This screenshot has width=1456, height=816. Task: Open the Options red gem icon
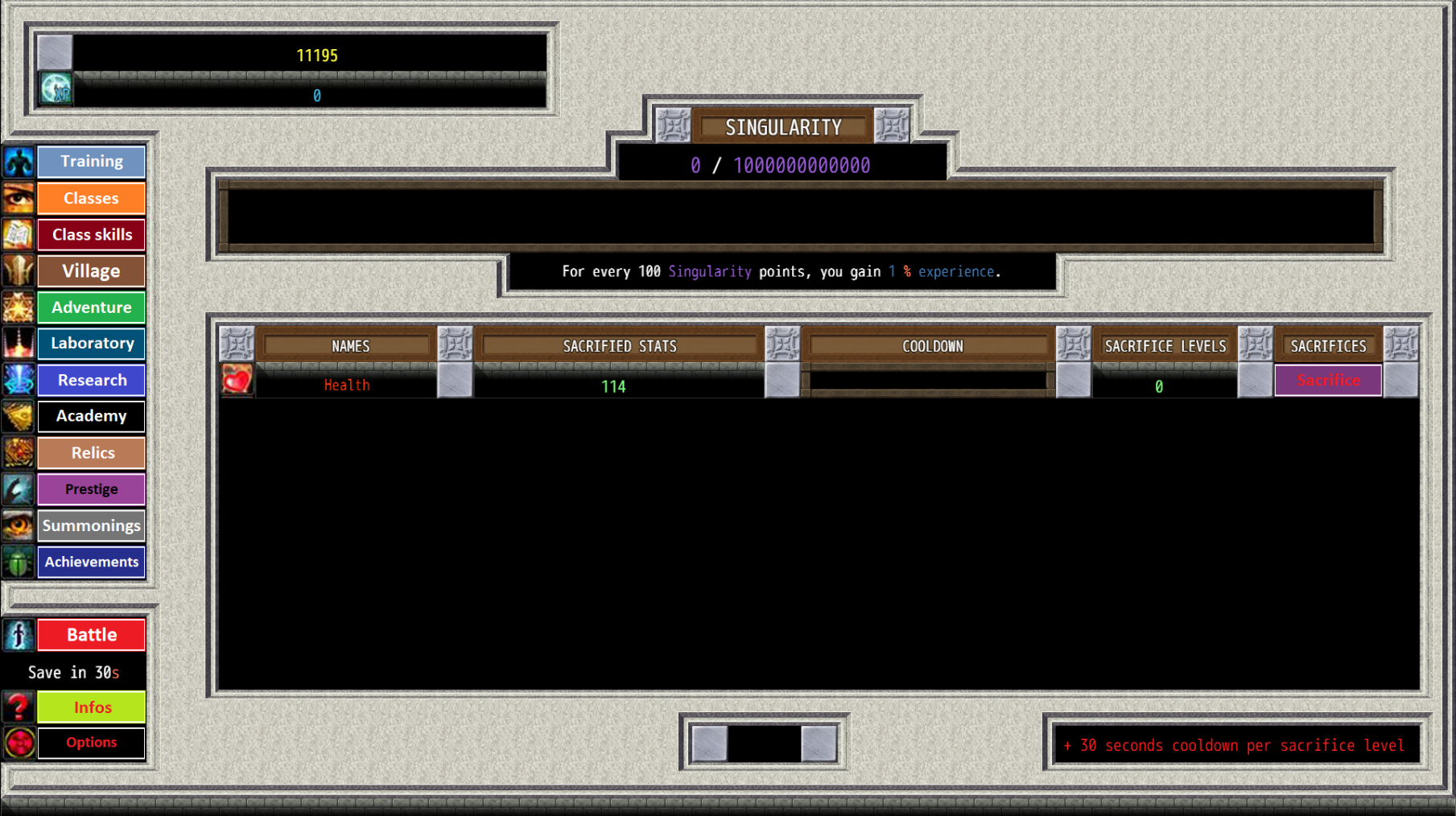[x=19, y=742]
